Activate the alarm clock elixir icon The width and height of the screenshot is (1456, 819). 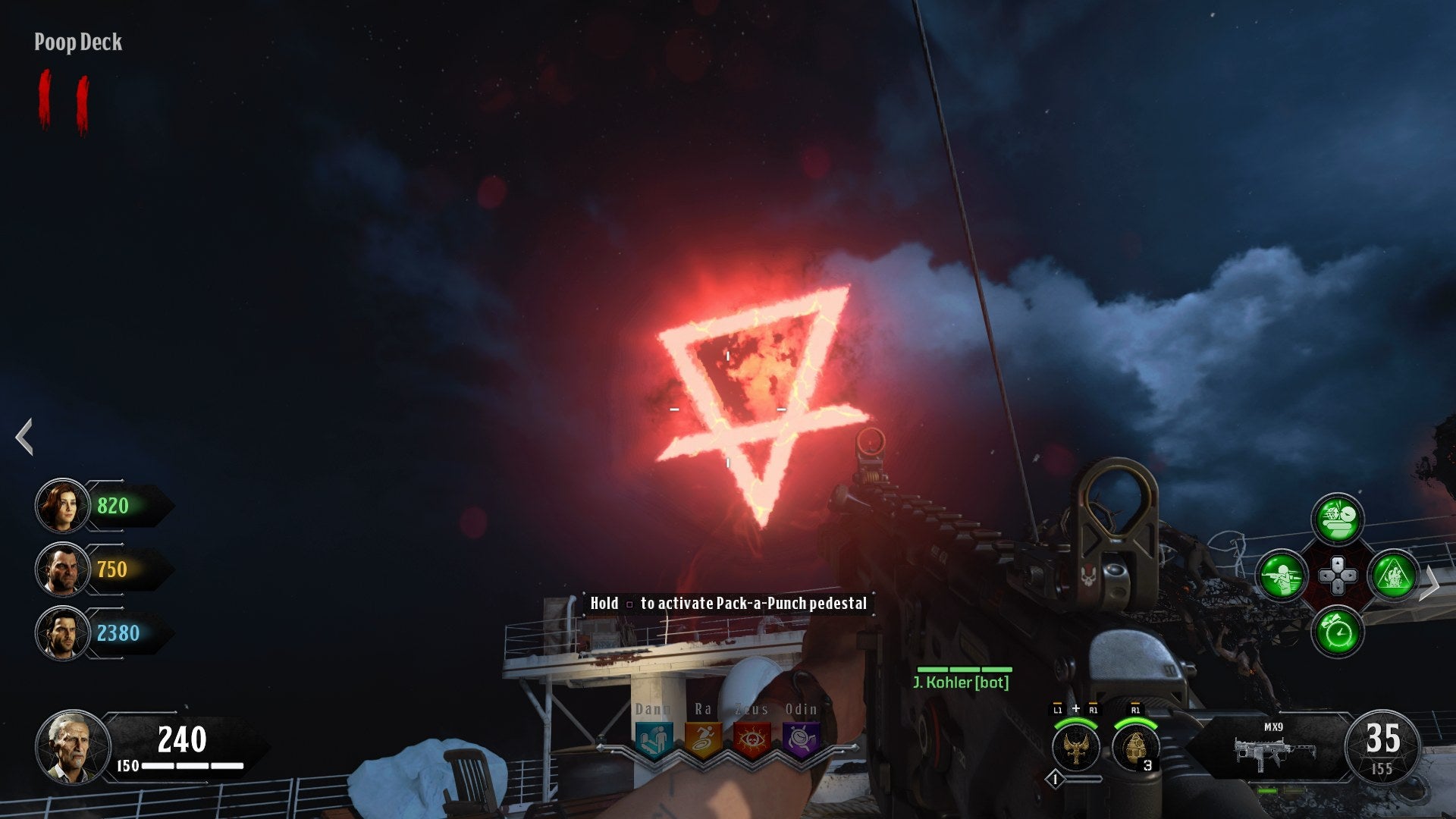tap(1338, 632)
